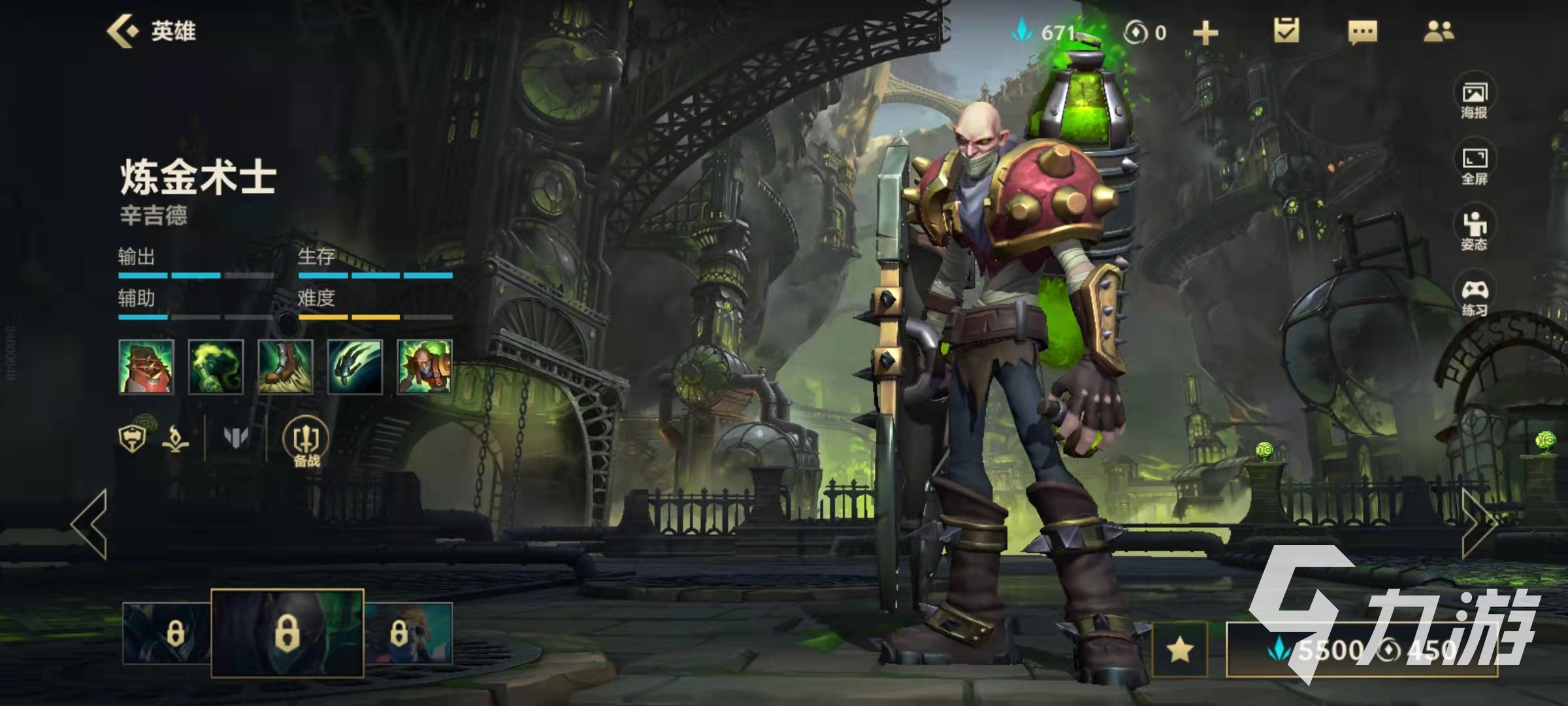This screenshot has width=1568, height=706.
Task: Select the adhesive boots ability icon
Action: click(286, 367)
